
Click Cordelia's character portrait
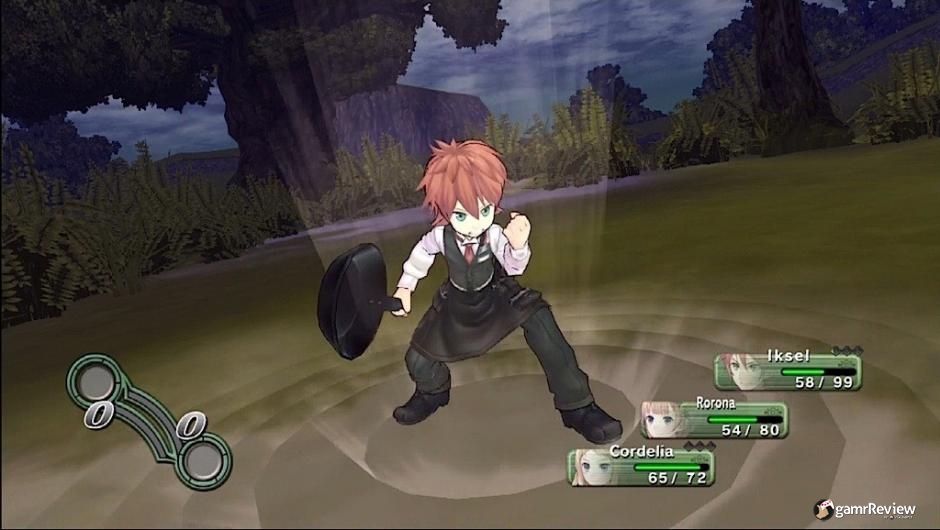[x=595, y=467]
